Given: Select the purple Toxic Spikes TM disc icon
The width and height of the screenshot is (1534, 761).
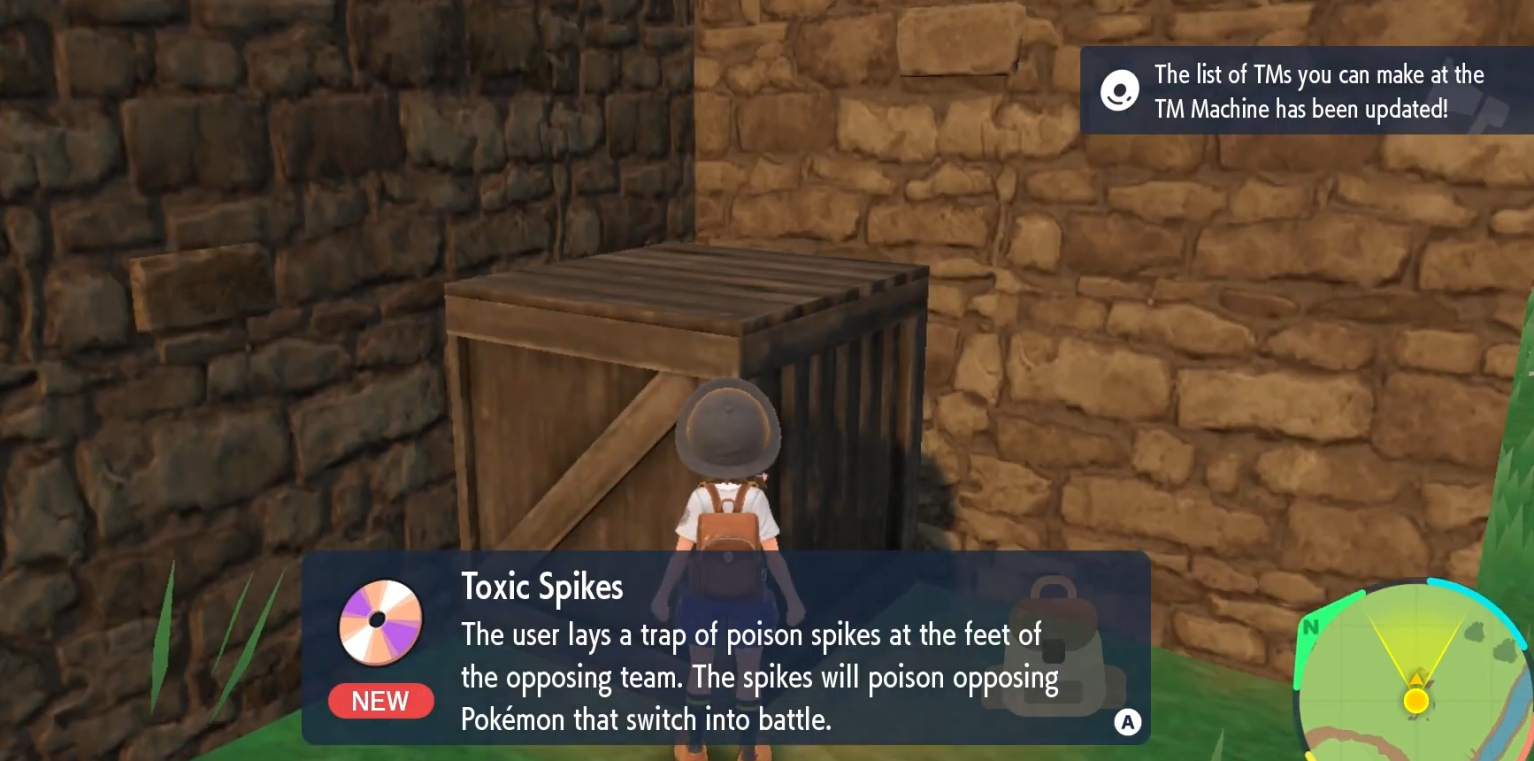Looking at the screenshot, I should pos(380,620).
